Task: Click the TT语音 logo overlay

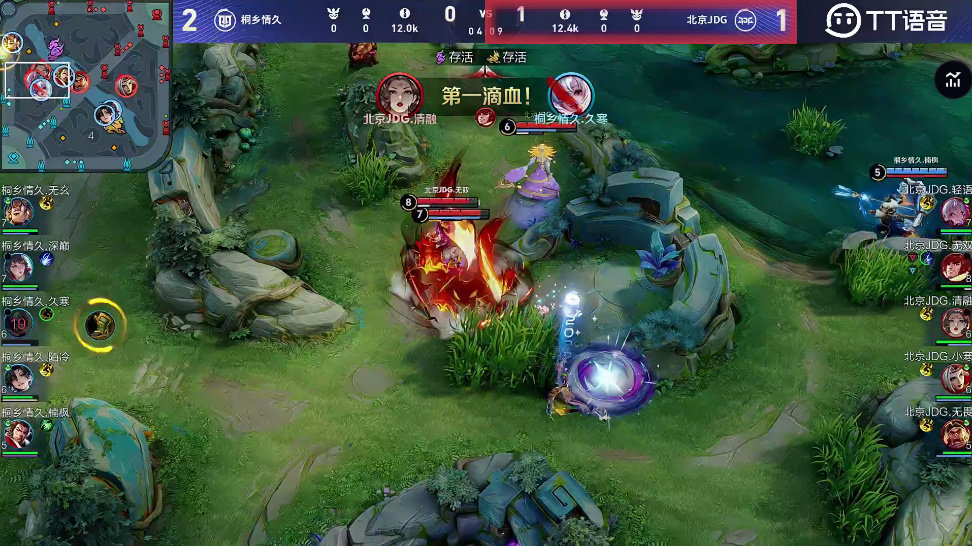Action: point(885,19)
